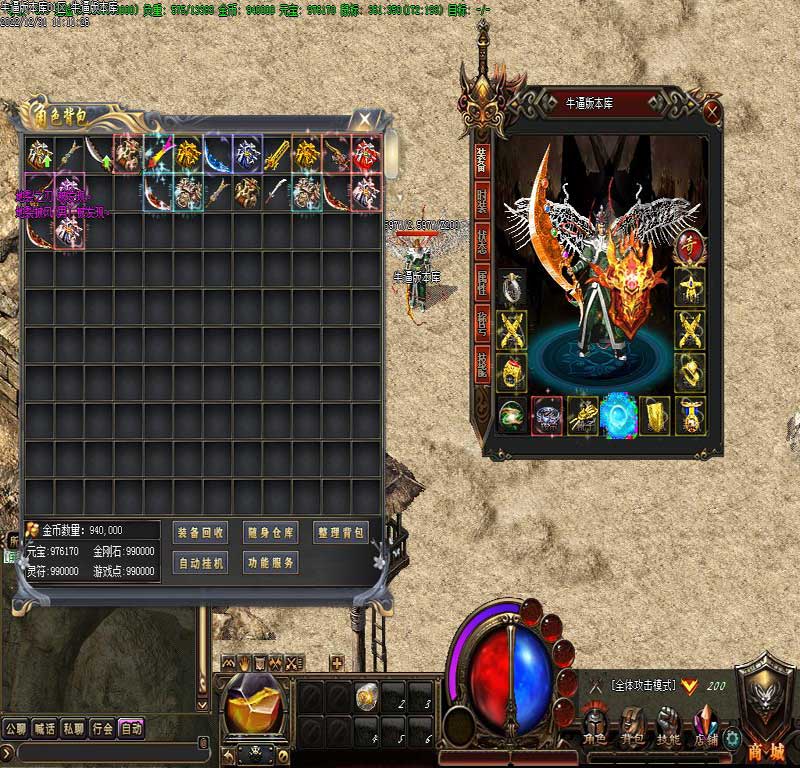Switch to the 时装 fashion tab
Viewport: 800px width, 768px height.
coord(482,202)
